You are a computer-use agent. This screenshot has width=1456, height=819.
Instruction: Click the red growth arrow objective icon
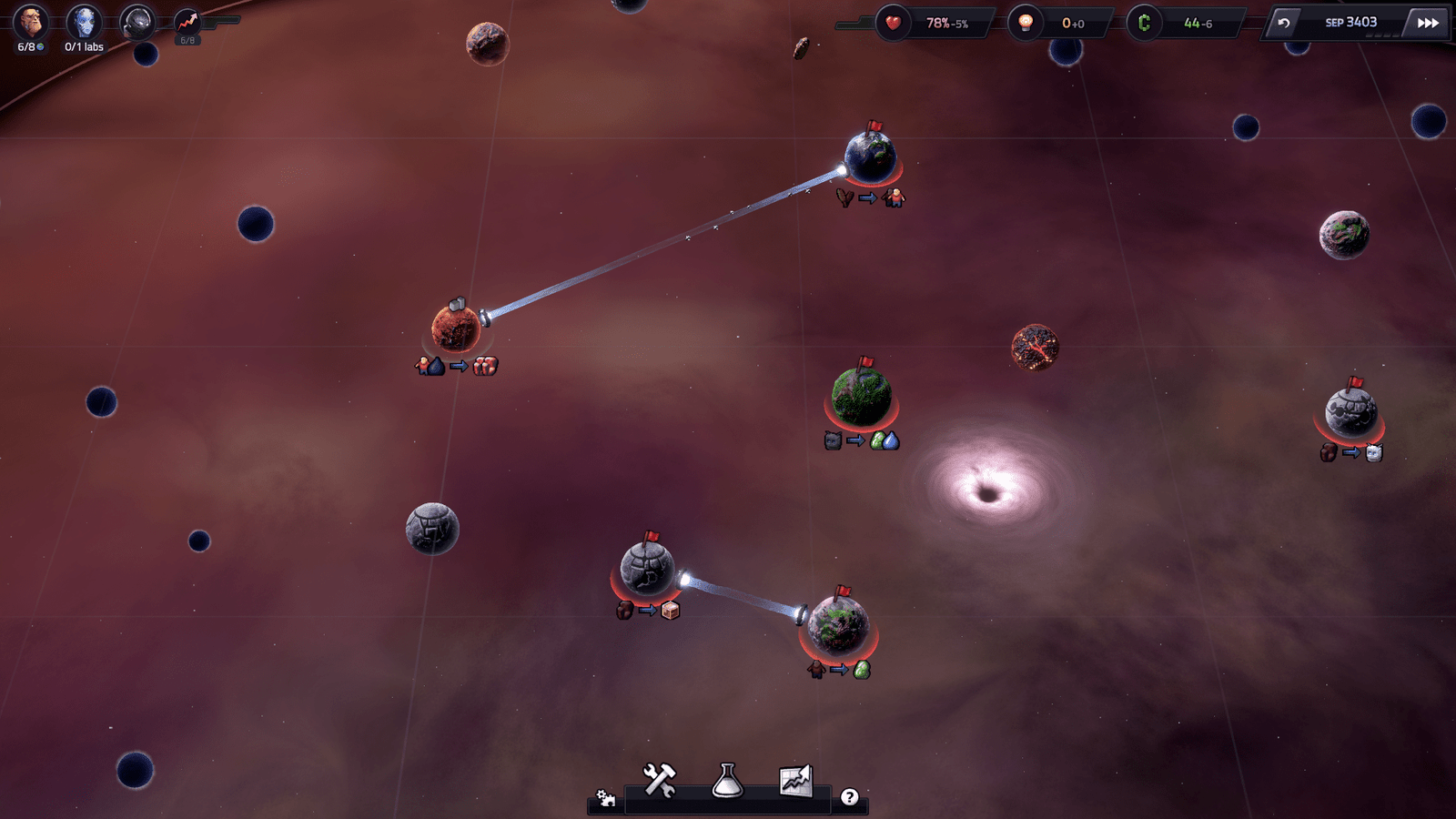point(187,22)
